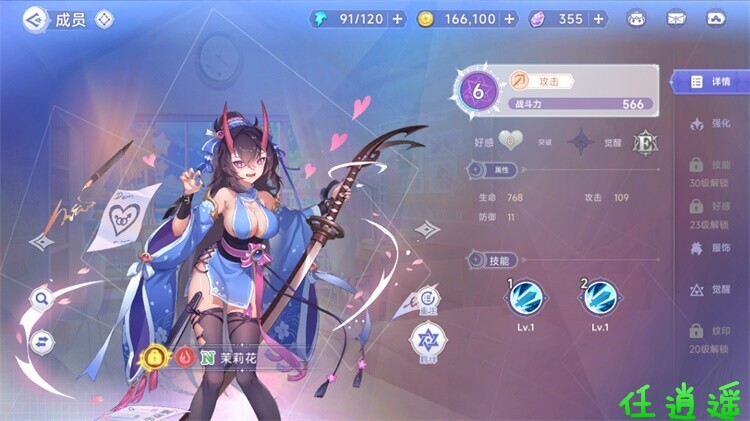The height and width of the screenshot is (421, 750).
Task: Open the cloud-shaped icon in top bar
Action: click(x=716, y=19)
